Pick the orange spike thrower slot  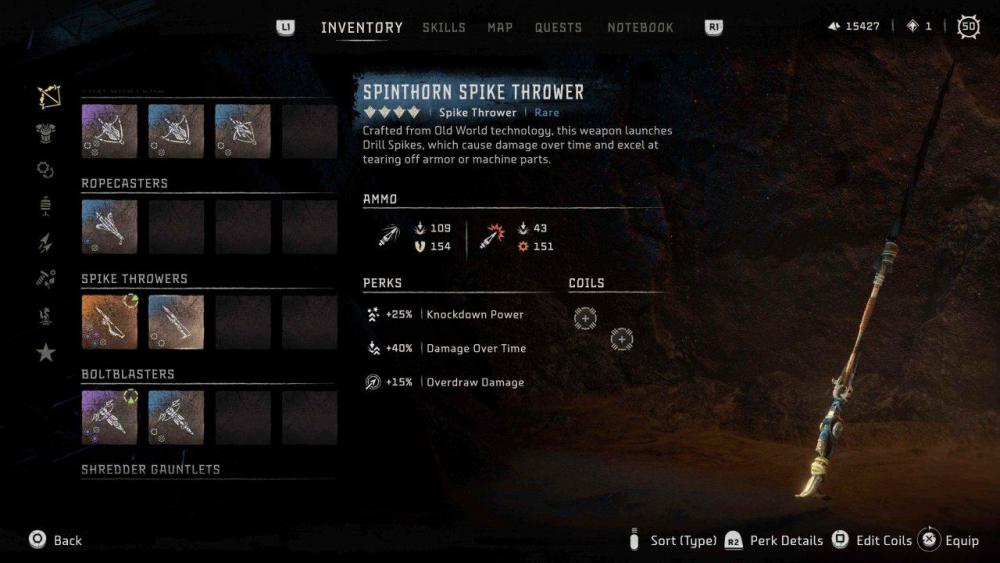tap(109, 322)
